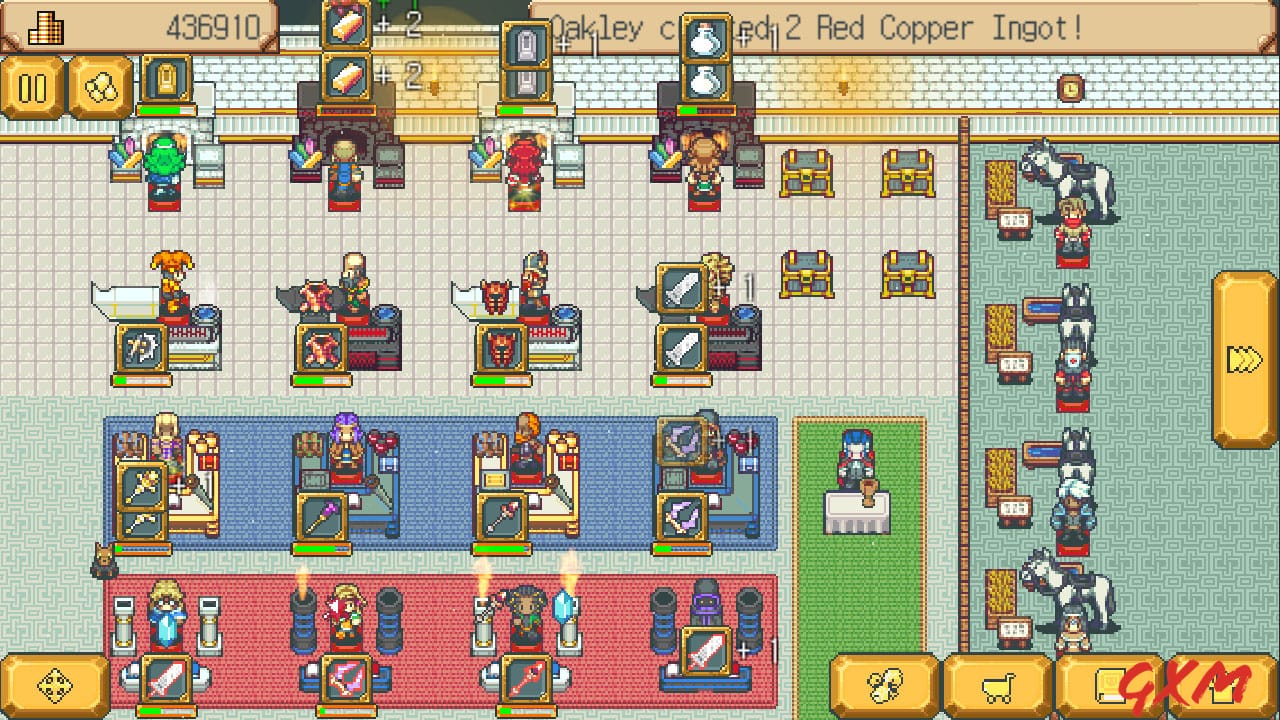1280x720 pixels.
Task: Toggle the game pause button
Action: point(34,87)
